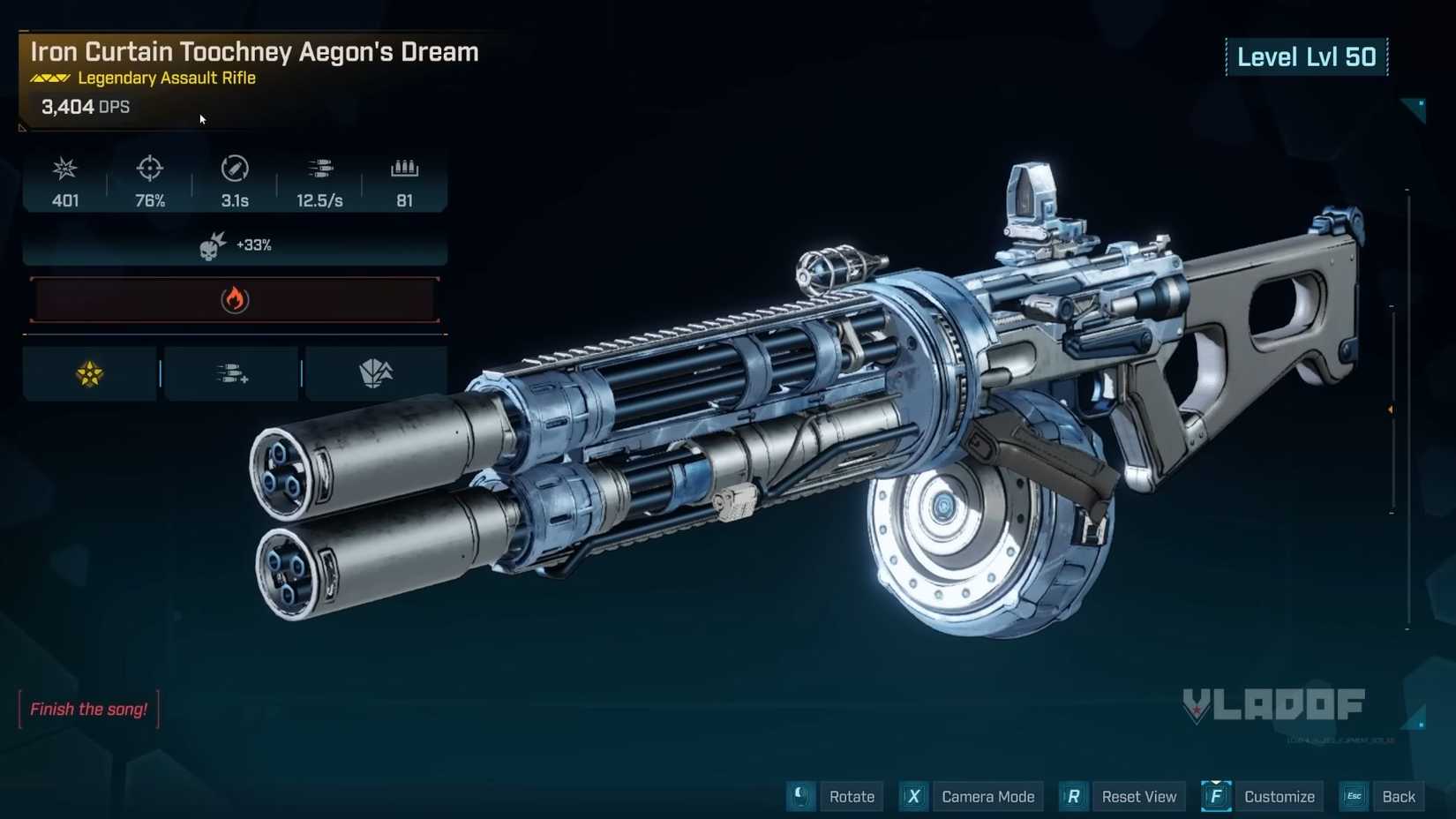
Task: Open Camera Mode
Action: (987, 796)
